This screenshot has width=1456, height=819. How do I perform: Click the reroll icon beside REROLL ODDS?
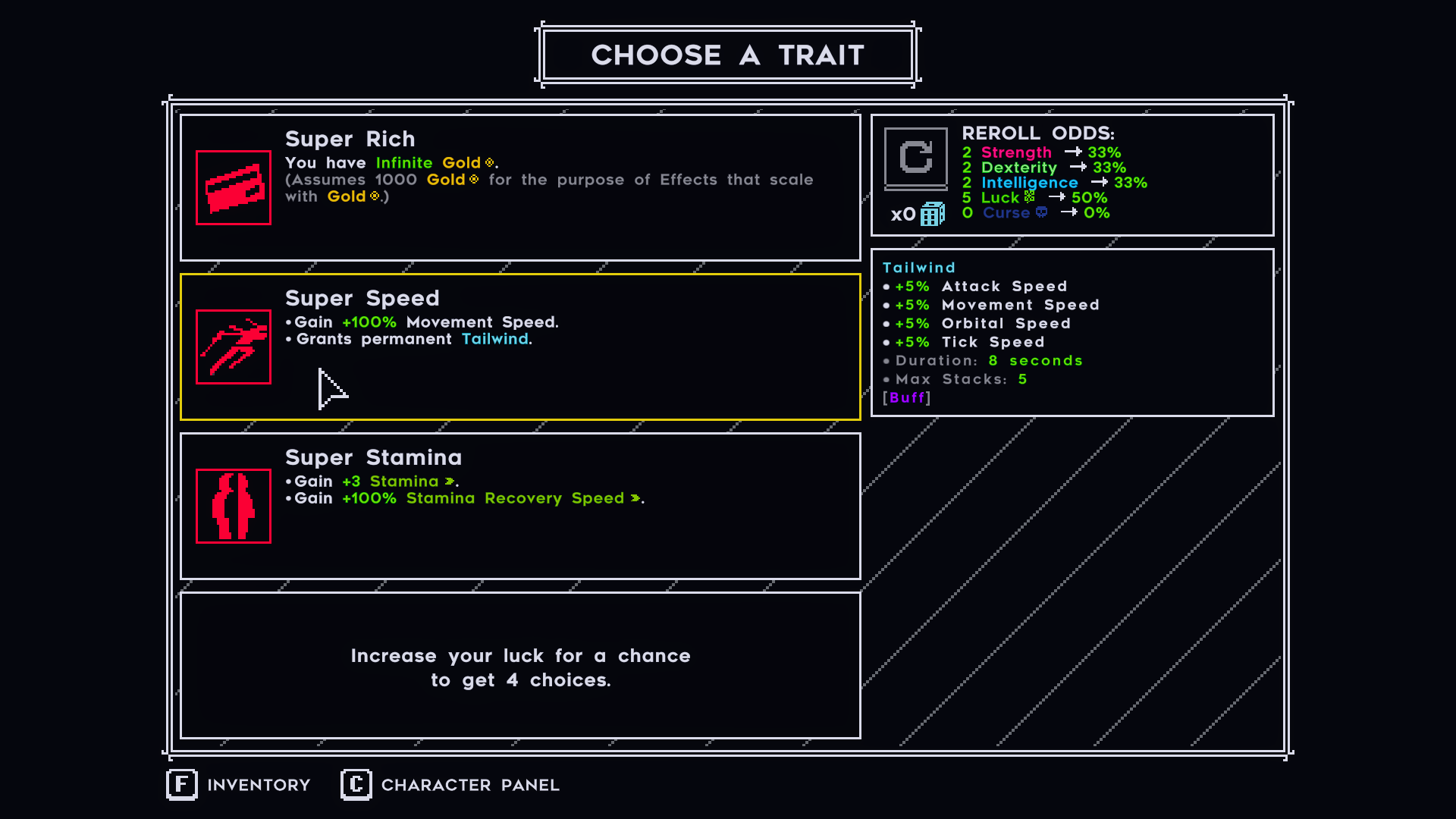coord(916,158)
